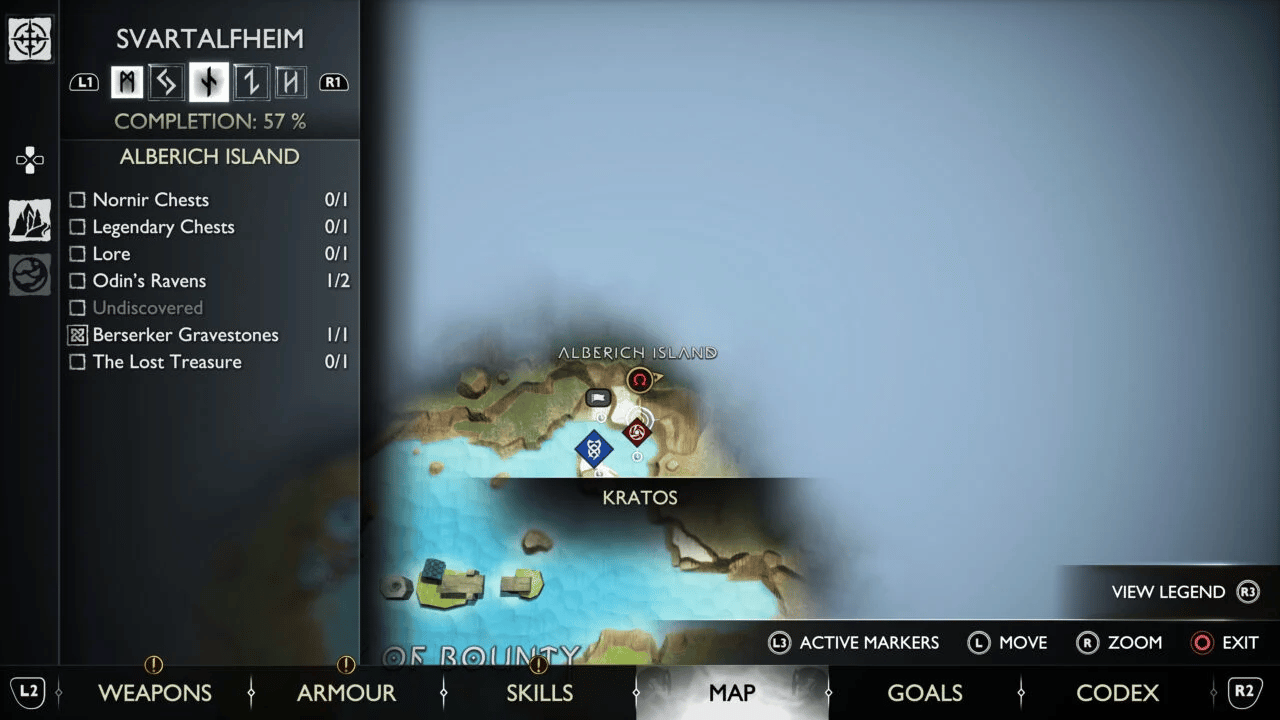Toggle the Nornir Chests checkbox
This screenshot has height=720, width=1280.
(x=78, y=200)
